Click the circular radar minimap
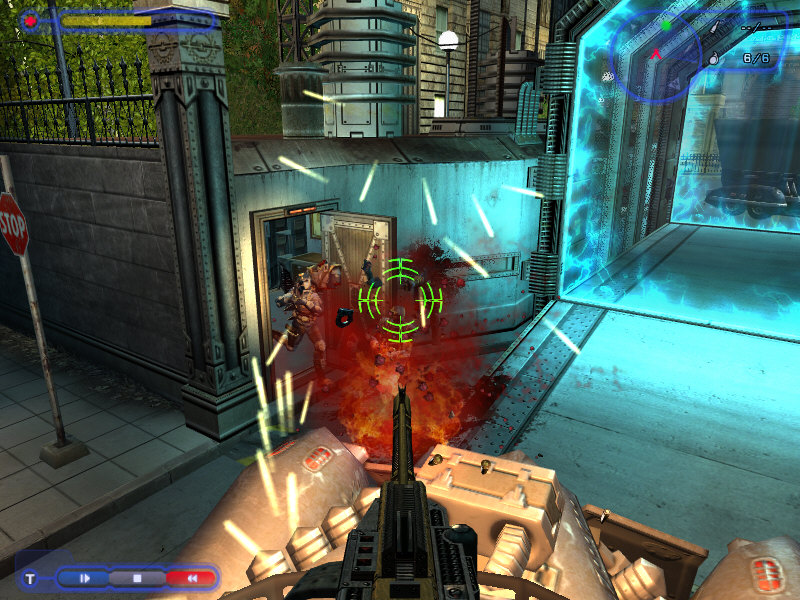The width and height of the screenshot is (800, 600). pyautogui.click(x=656, y=53)
